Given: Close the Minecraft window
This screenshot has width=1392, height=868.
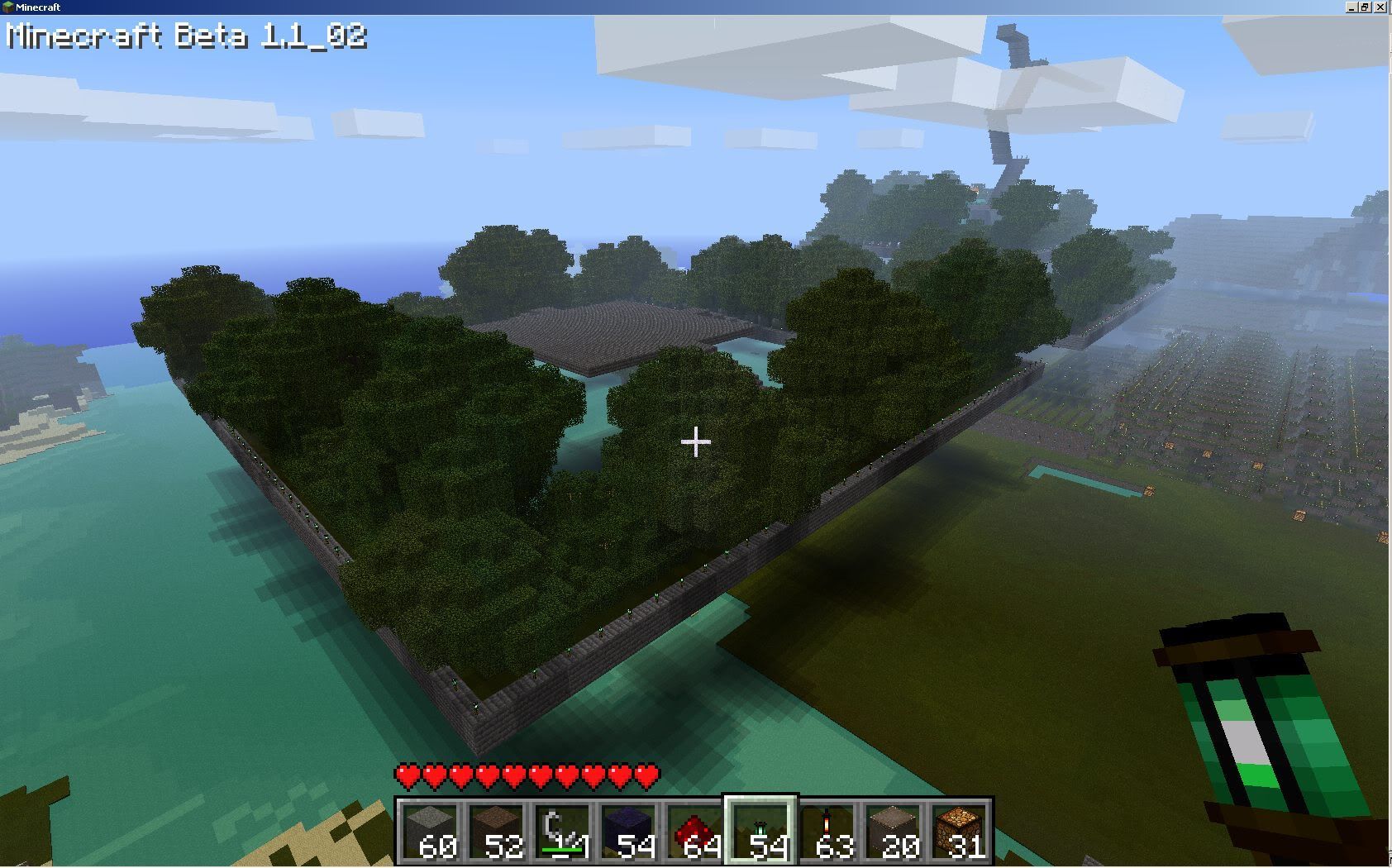Looking at the screenshot, I should click(1381, 7).
